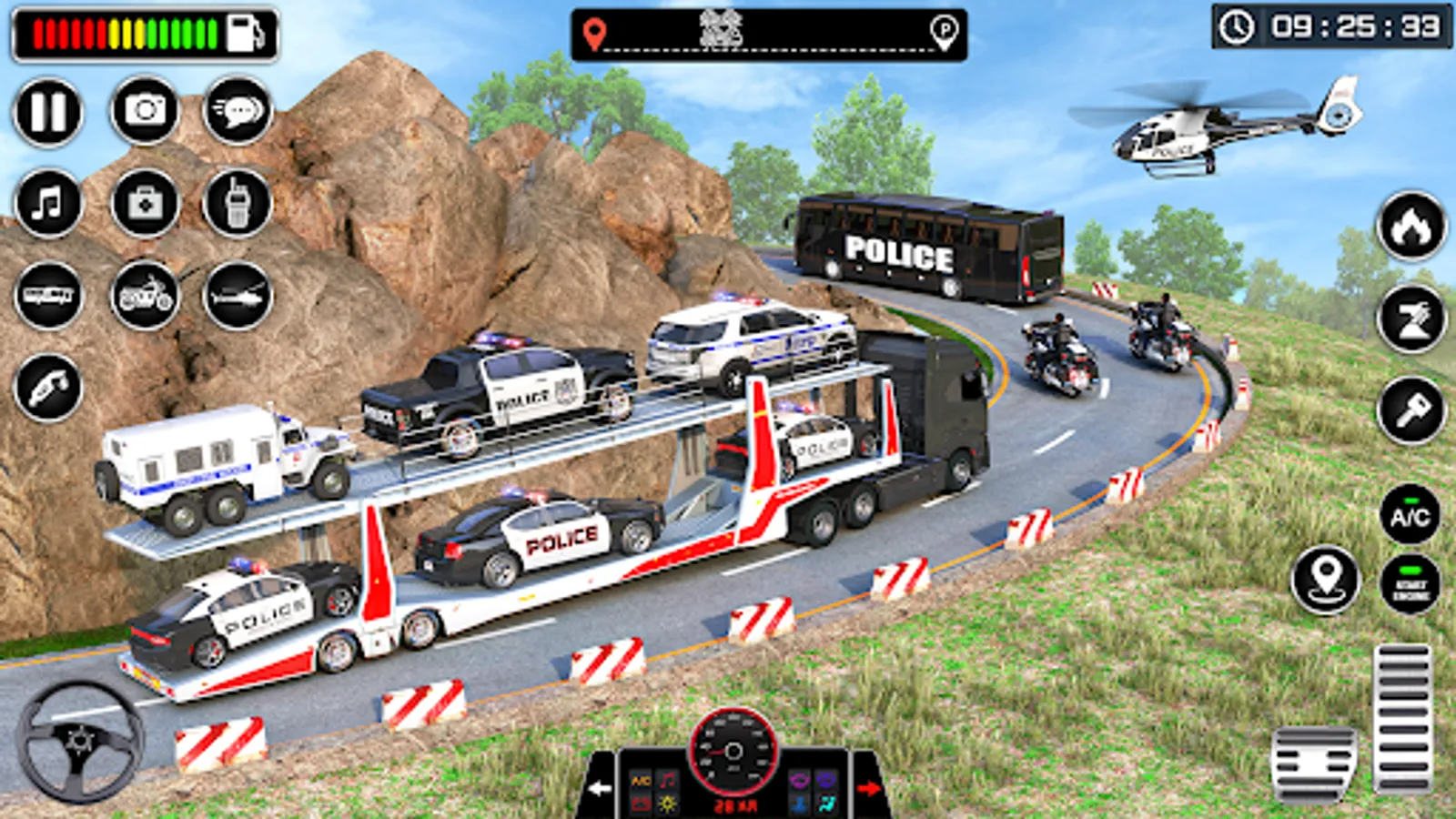
Task: Turn on the windshield wiper button
Action: pos(1411,318)
